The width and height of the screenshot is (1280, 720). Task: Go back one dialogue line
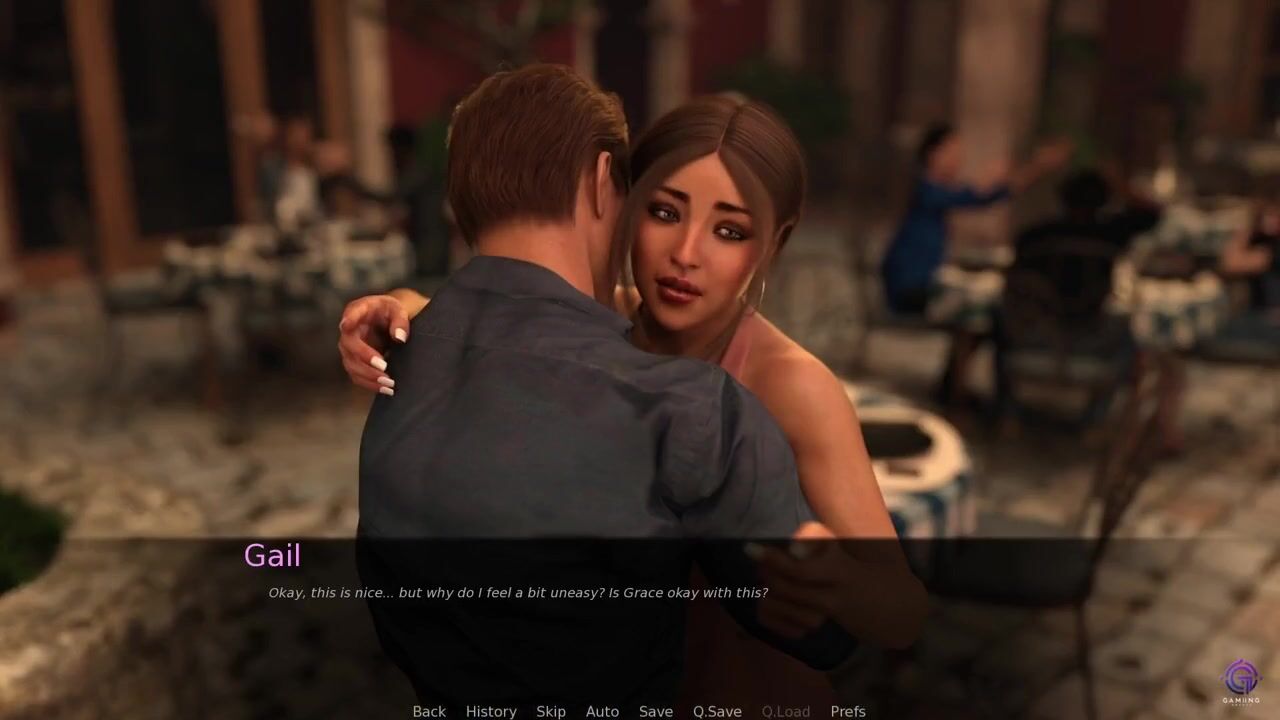coord(429,711)
